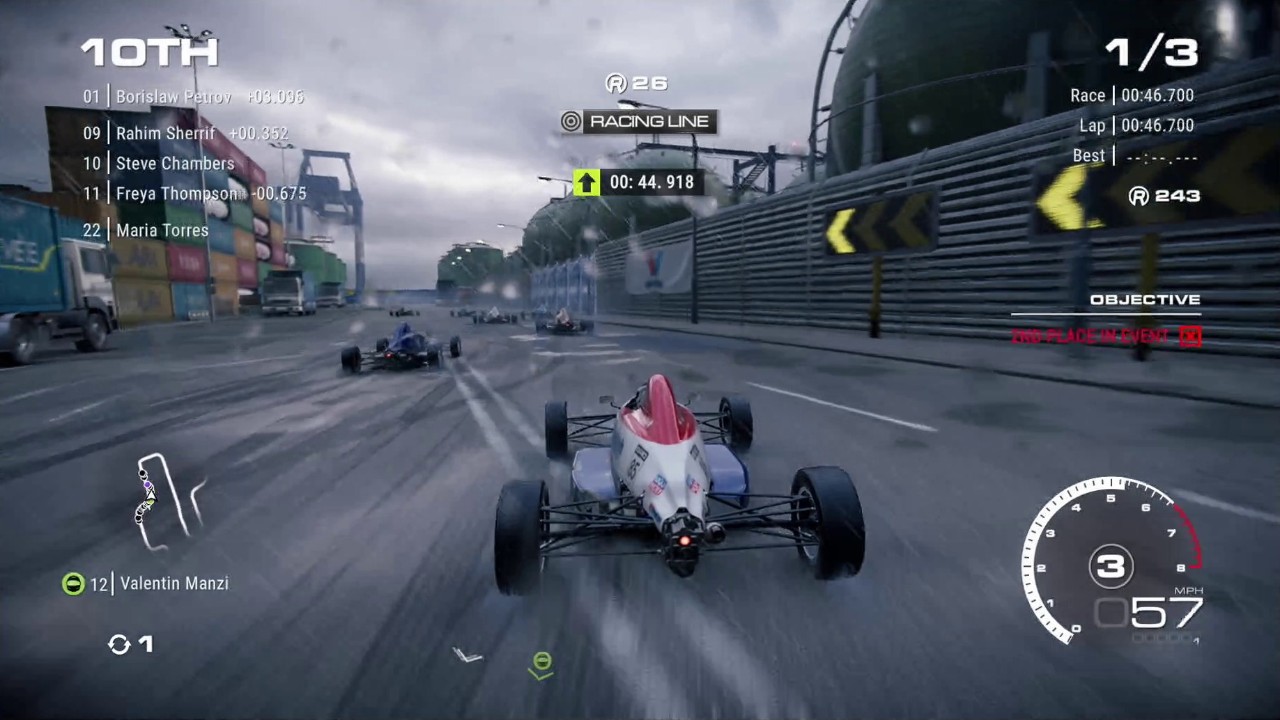Click the tachometer rev gauge dial
This screenshot has height=720, width=1280.
tap(1110, 567)
